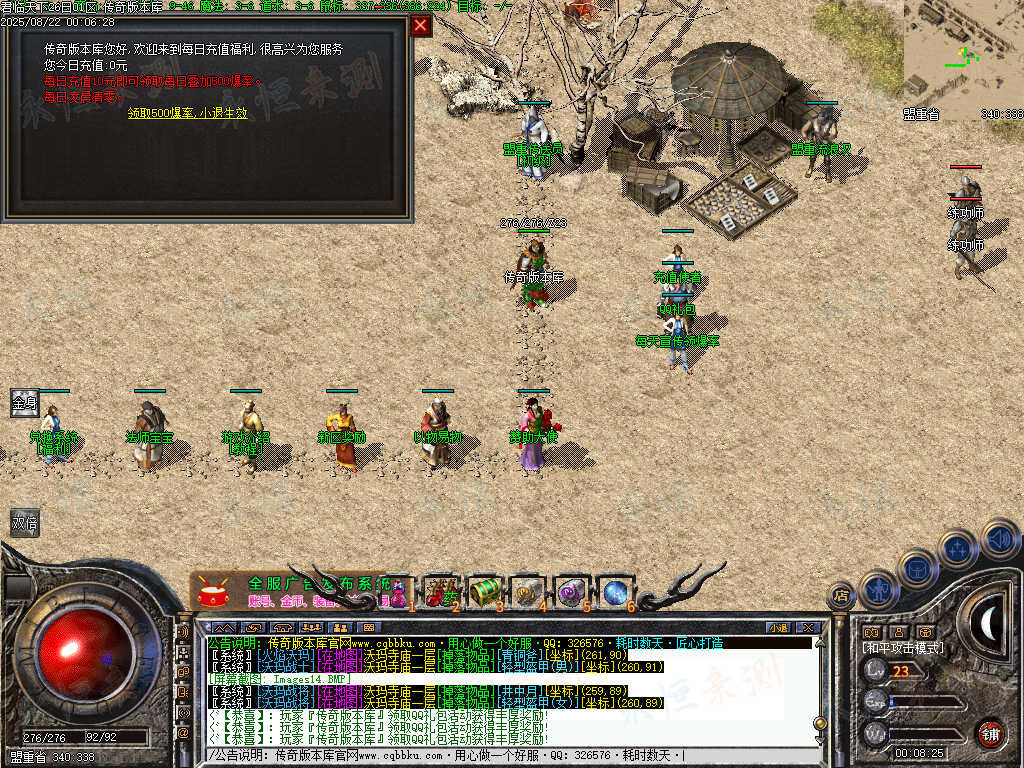Close the chat window with X
The height and width of the screenshot is (768, 1024).
808,627
